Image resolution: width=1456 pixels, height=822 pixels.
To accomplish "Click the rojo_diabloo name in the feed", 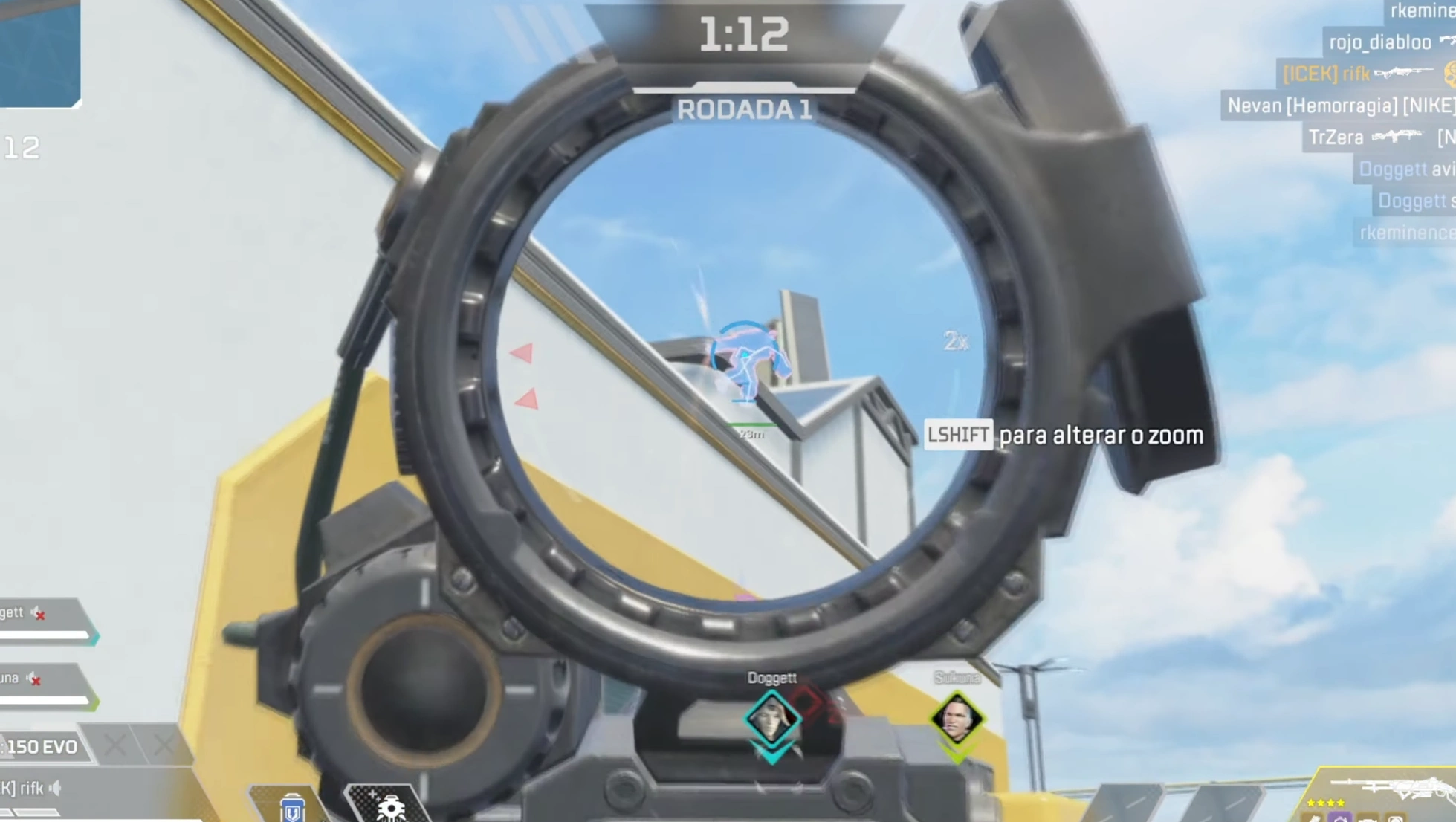I will [1379, 42].
